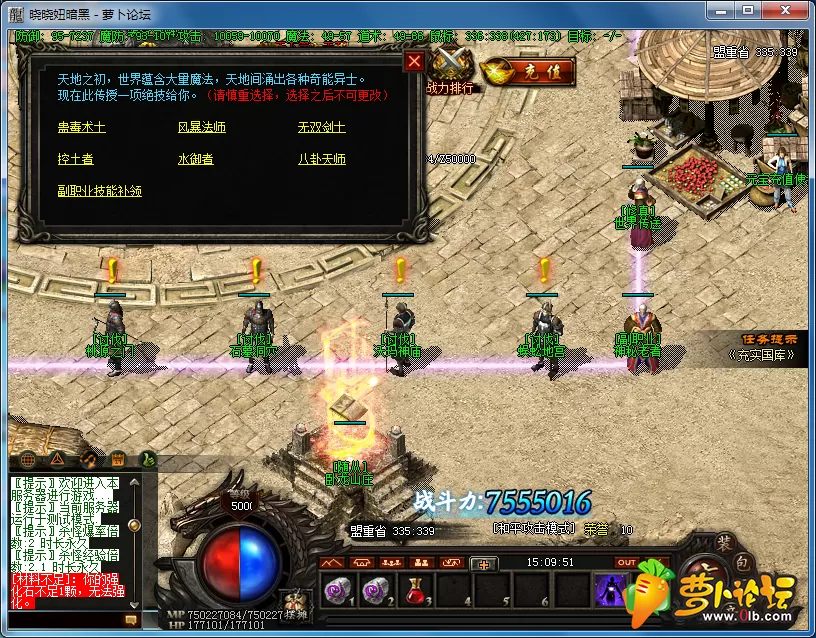Select the 水御者 skill option
Image resolution: width=816 pixels, height=638 pixels.
tap(195, 159)
